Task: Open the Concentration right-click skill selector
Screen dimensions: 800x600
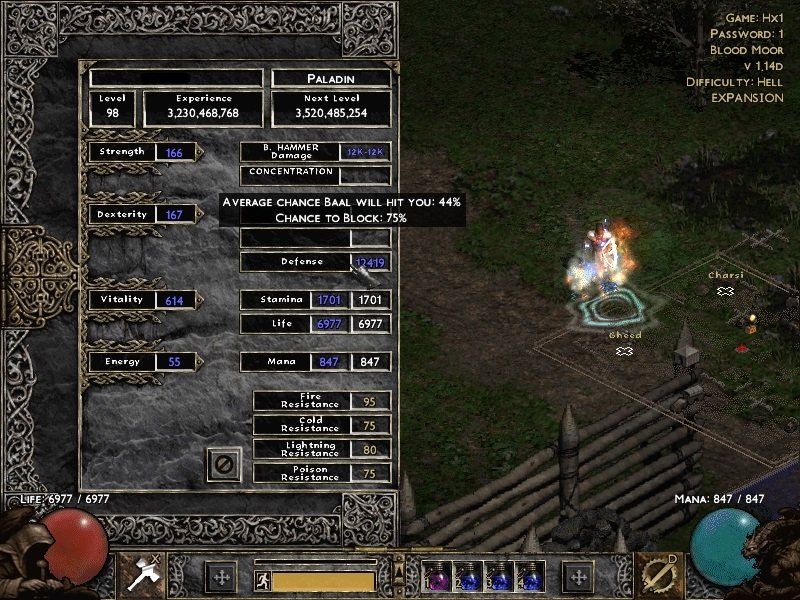Action: pos(661,575)
